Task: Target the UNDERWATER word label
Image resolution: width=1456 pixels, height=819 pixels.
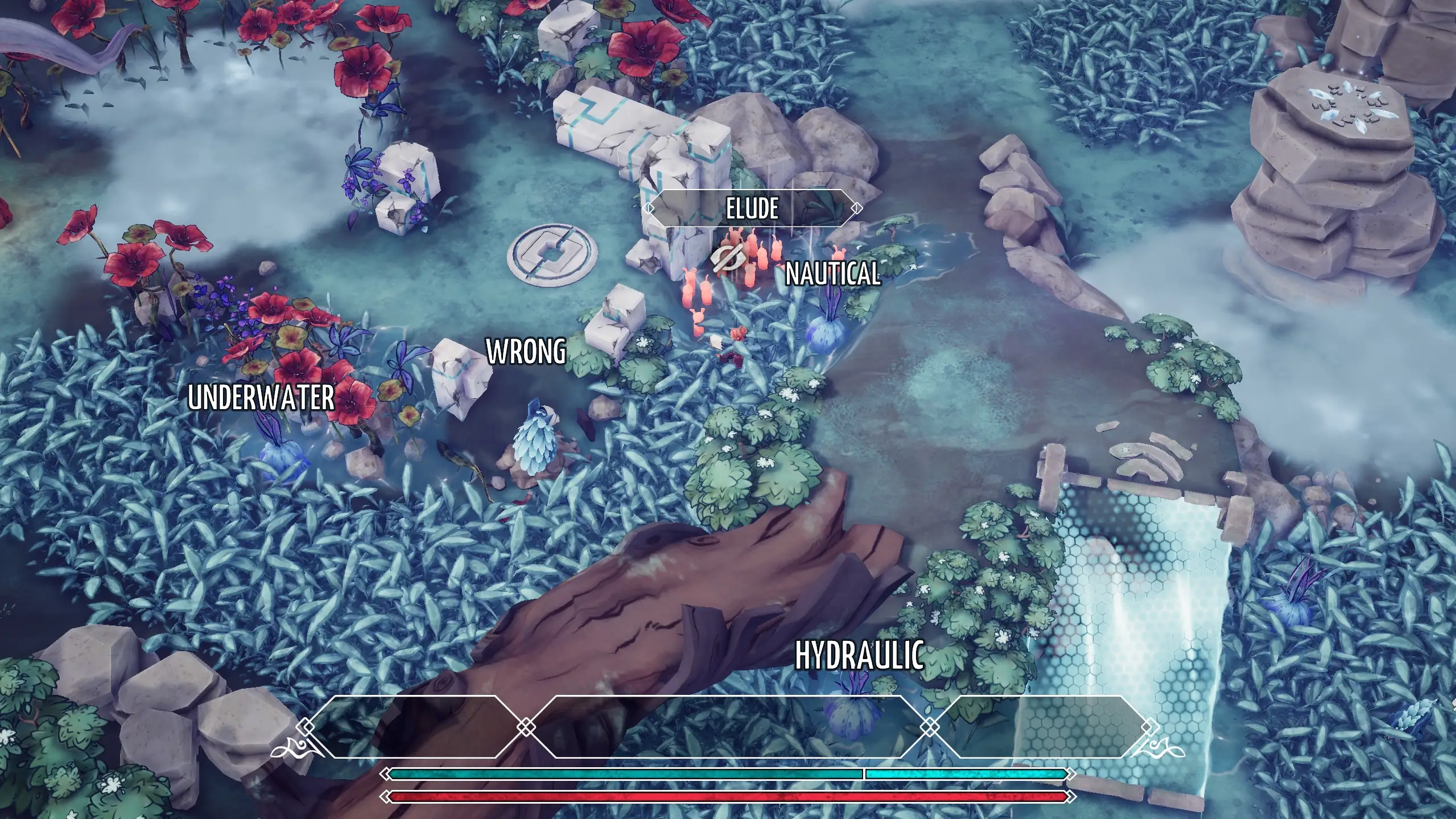Action: pos(261,397)
